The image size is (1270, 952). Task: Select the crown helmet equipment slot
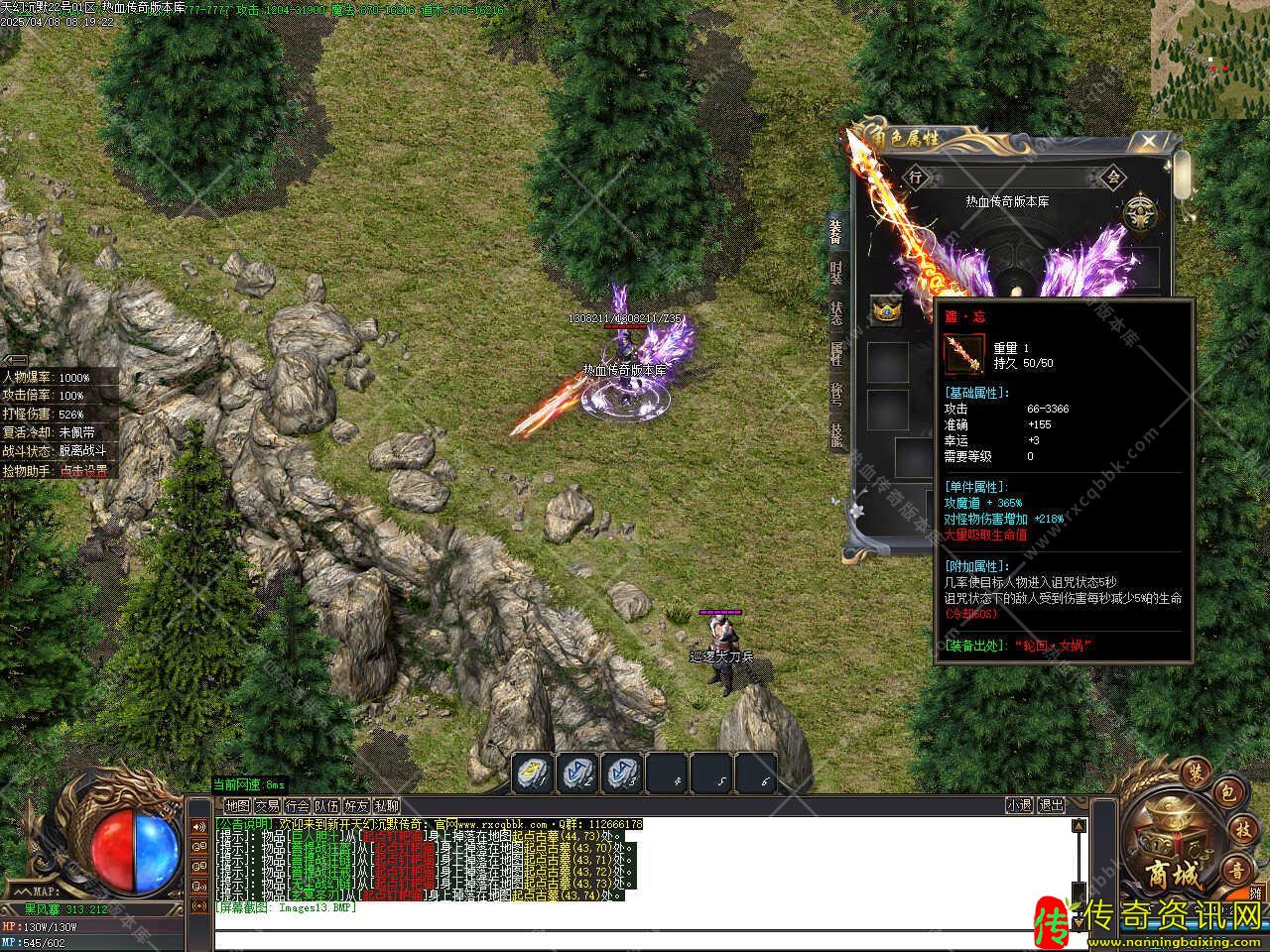[x=885, y=311]
